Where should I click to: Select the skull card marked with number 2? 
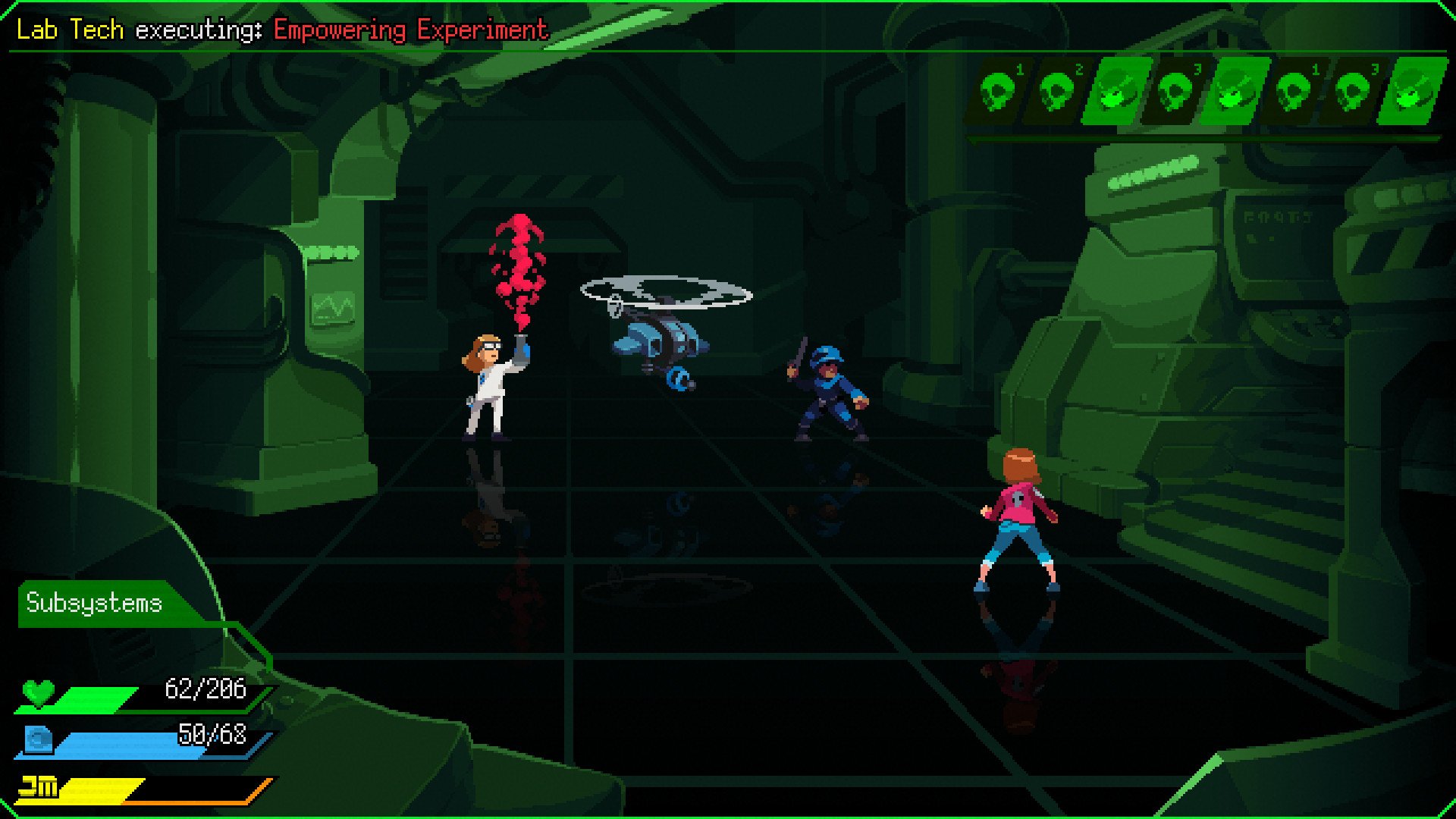[1057, 89]
